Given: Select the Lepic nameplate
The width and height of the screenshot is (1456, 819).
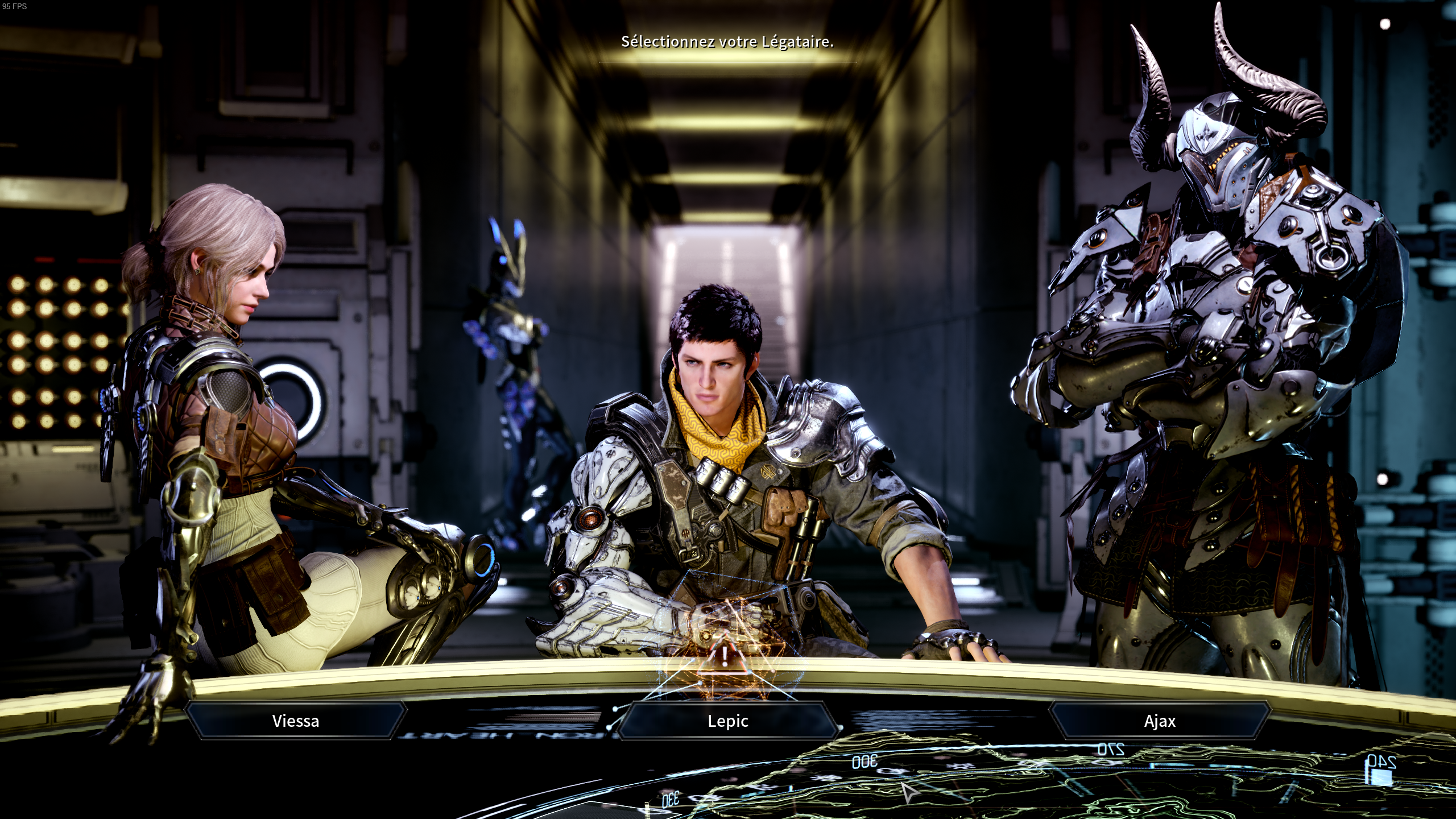Looking at the screenshot, I should 730,721.
